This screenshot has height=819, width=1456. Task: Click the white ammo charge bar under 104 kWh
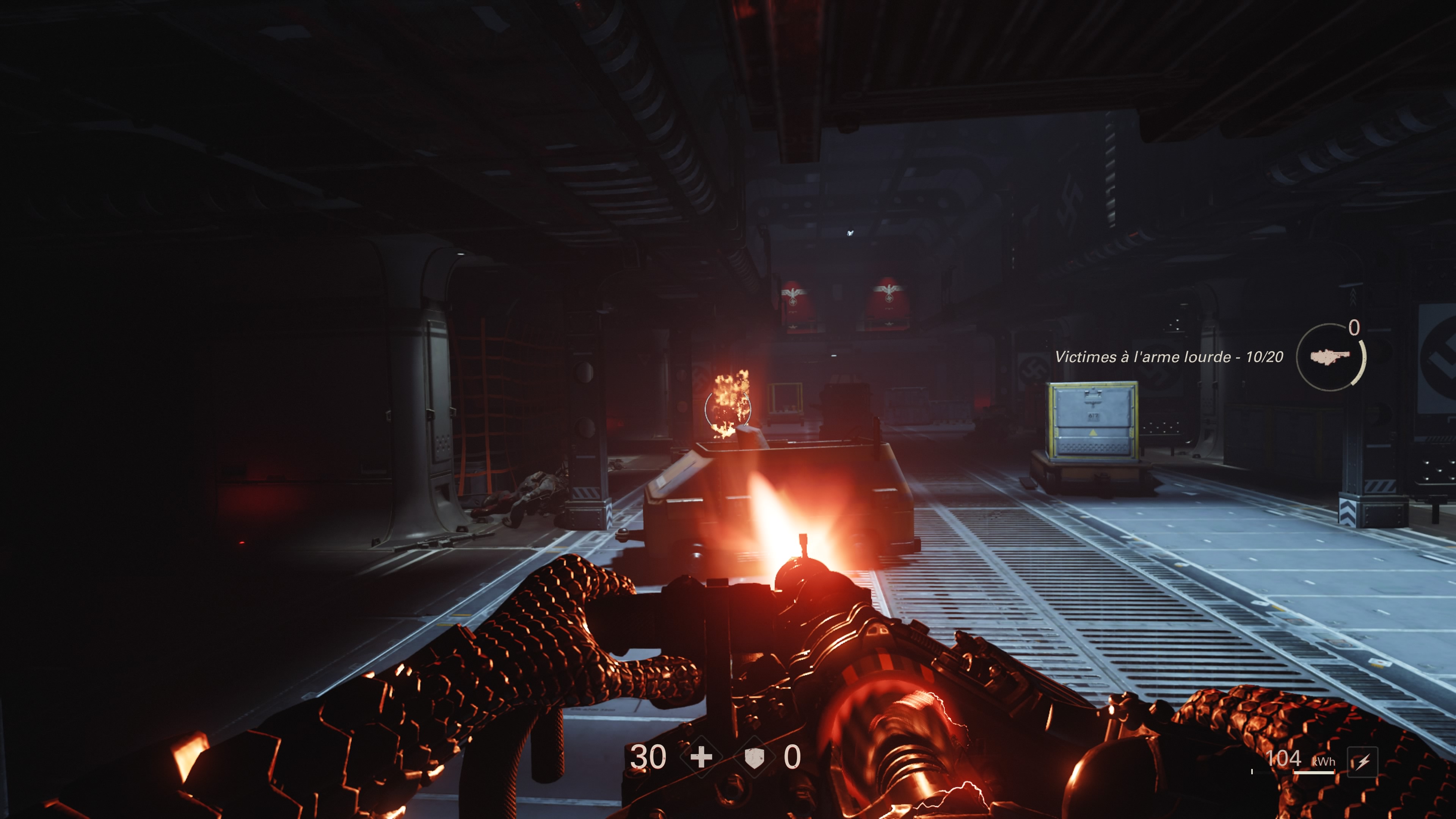1314,773
